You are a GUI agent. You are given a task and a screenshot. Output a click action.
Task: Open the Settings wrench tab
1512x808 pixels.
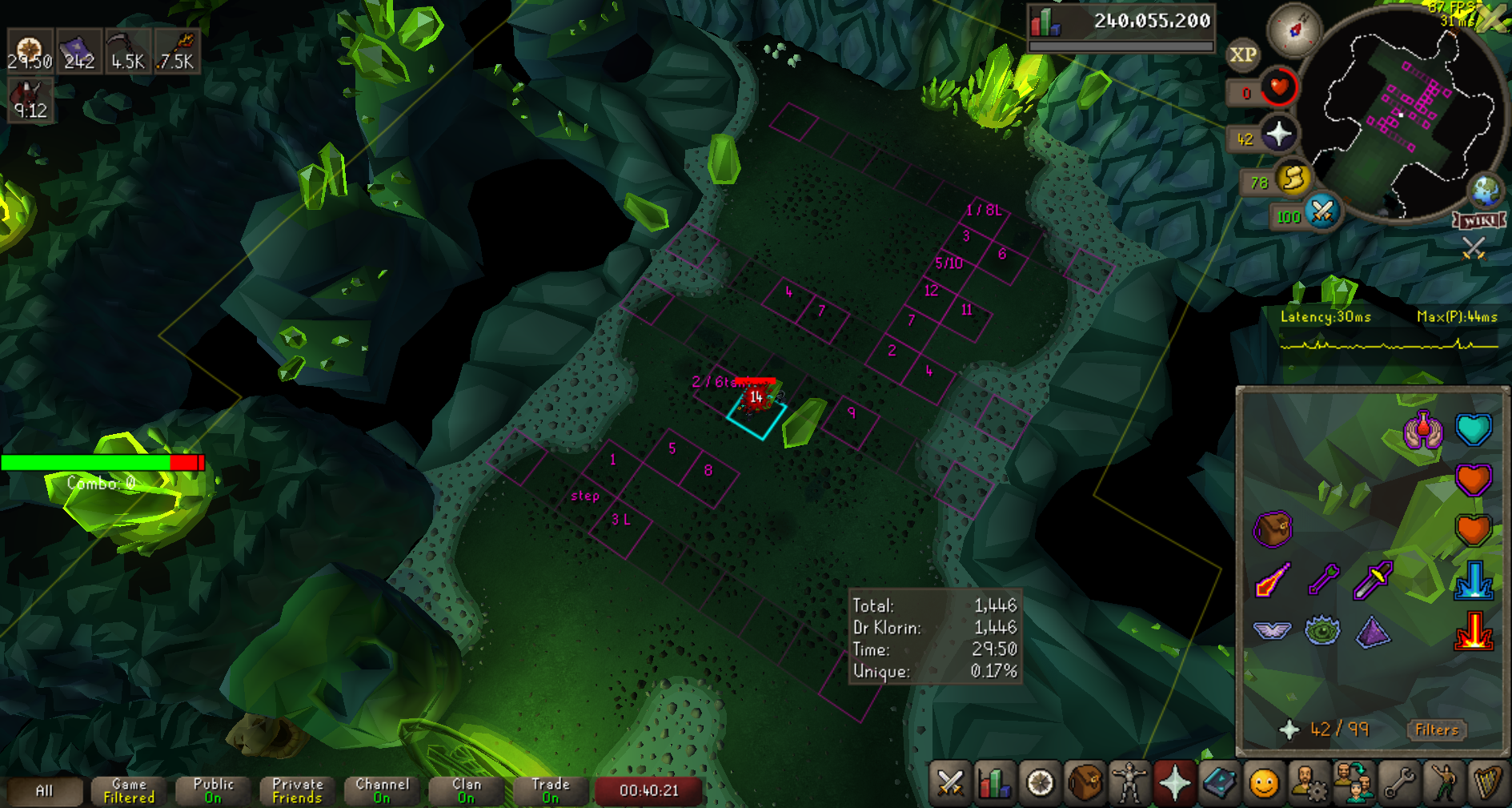pyautogui.click(x=1399, y=782)
